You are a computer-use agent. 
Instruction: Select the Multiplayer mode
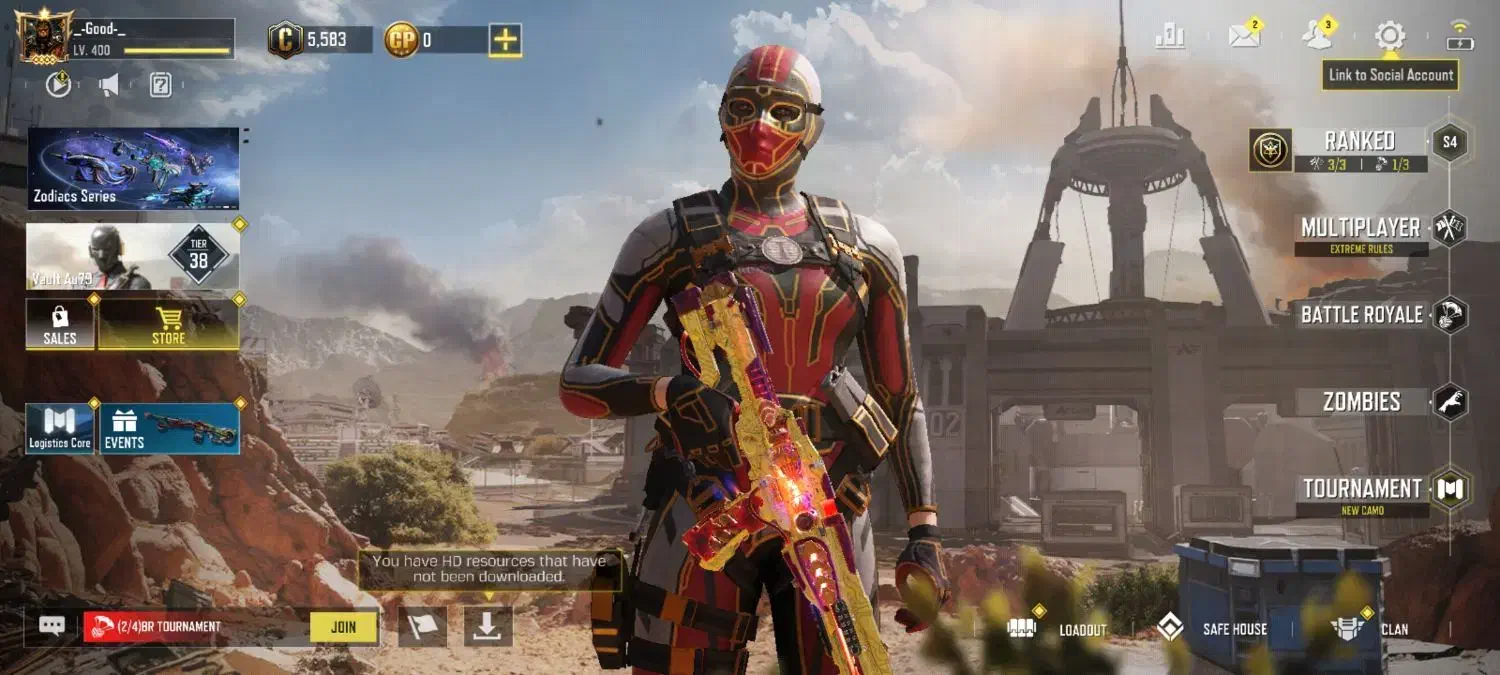(x=1360, y=228)
